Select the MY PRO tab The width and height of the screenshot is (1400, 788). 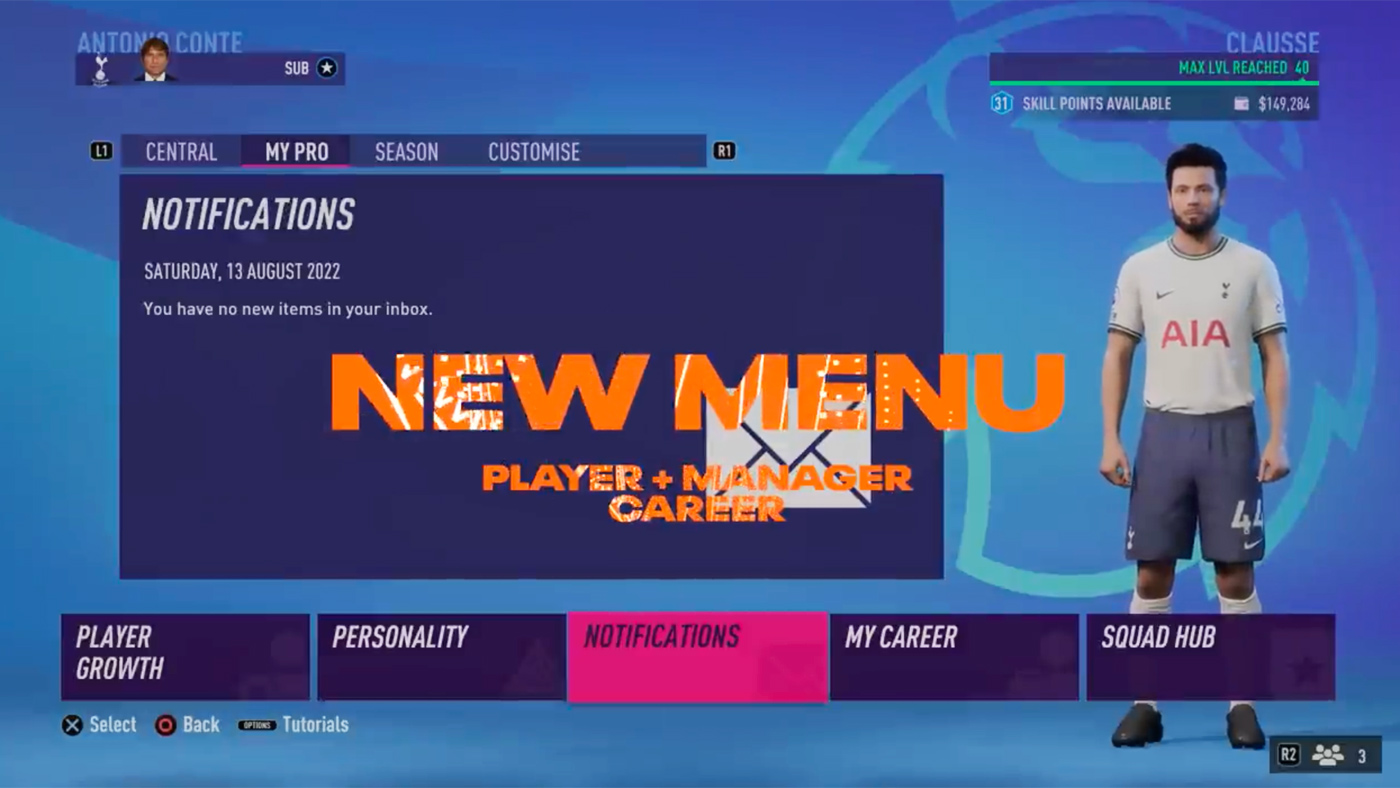click(295, 151)
